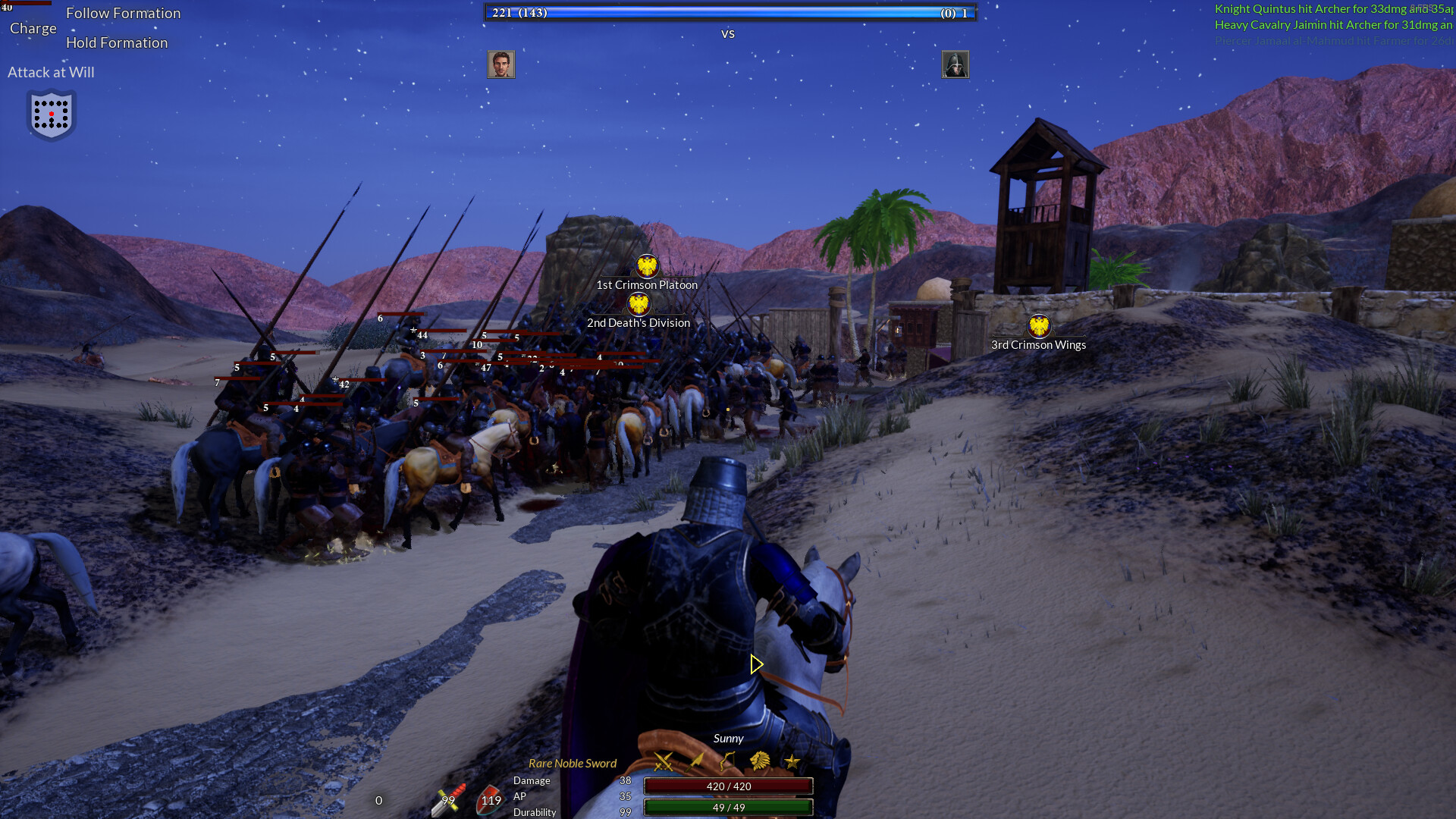Toggle the Hold Formation command
The width and height of the screenshot is (1456, 819).
pyautogui.click(x=118, y=42)
